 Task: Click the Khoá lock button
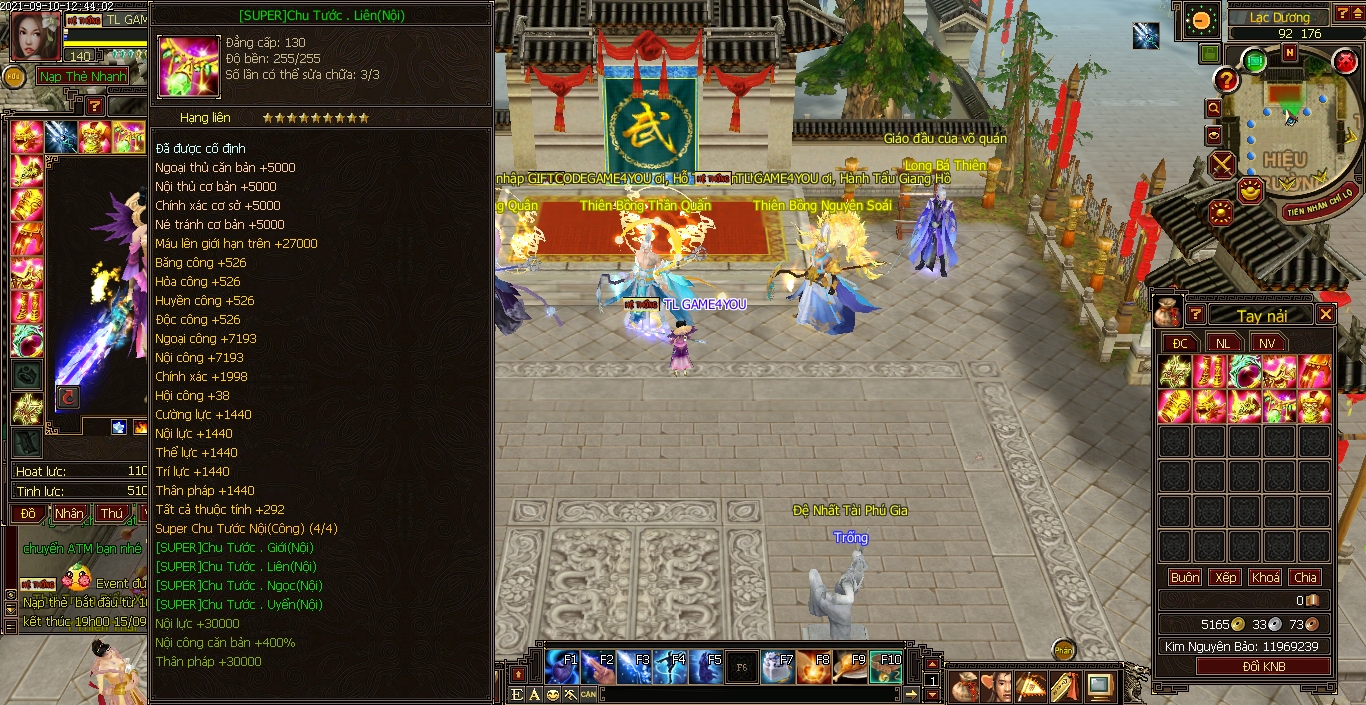[1265, 577]
